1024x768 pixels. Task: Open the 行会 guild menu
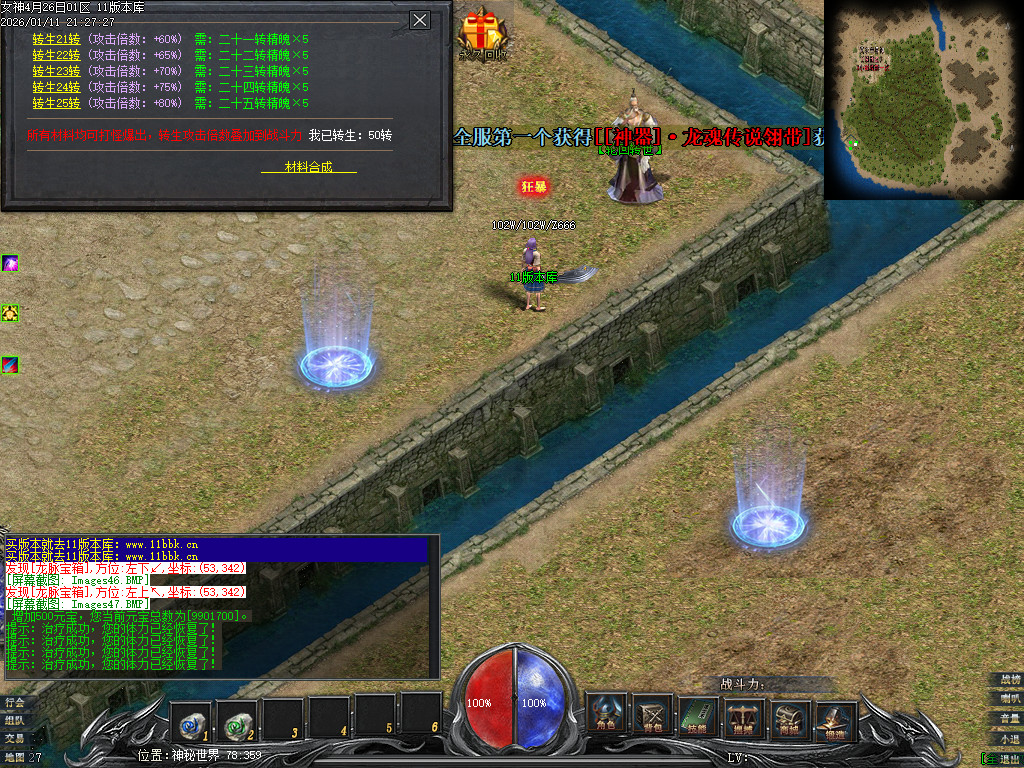tap(14, 702)
